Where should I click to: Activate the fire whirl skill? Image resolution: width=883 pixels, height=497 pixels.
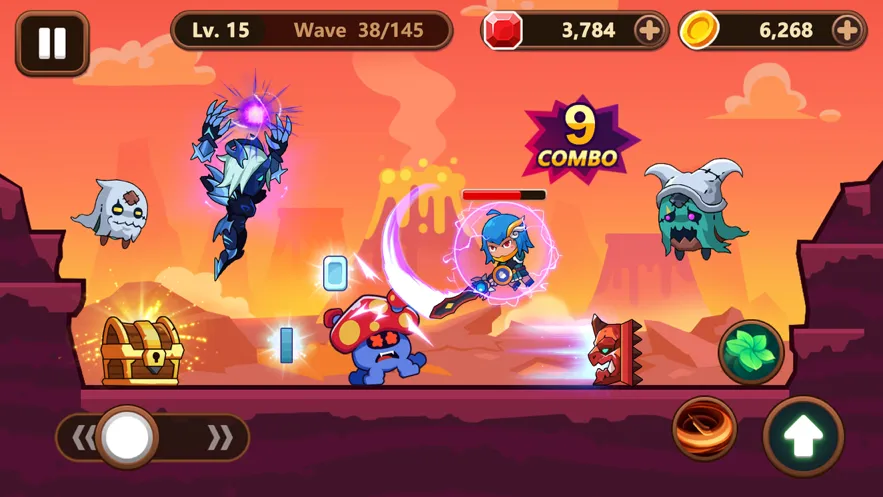click(704, 428)
